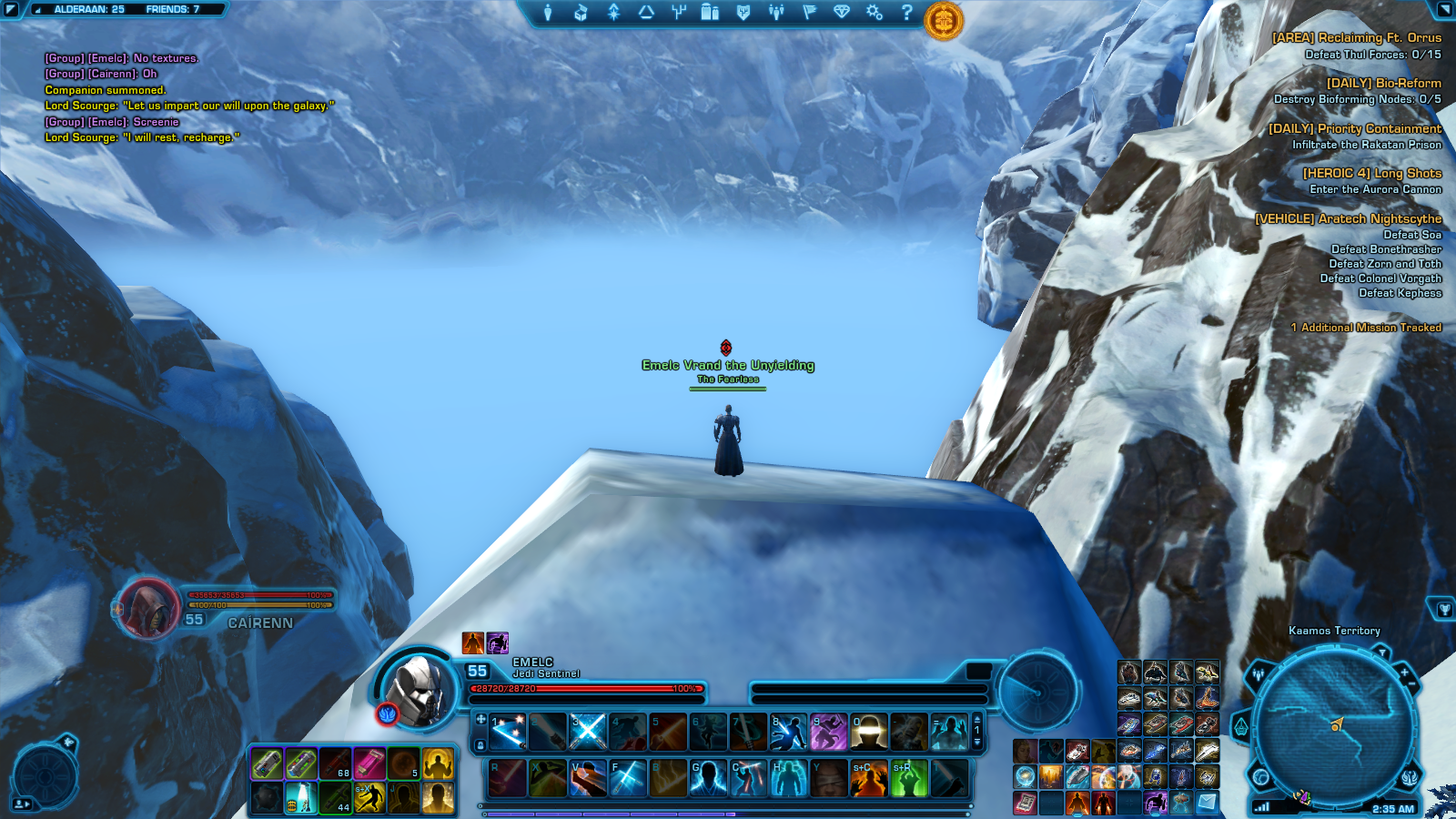Open the Preferences gear icon
This screenshot has width=1456, height=819.
click(x=874, y=13)
